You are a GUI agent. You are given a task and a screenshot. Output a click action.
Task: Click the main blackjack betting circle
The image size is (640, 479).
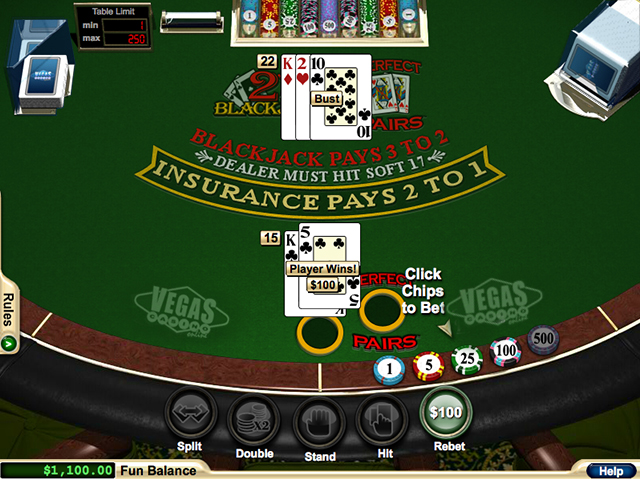pos(320,333)
